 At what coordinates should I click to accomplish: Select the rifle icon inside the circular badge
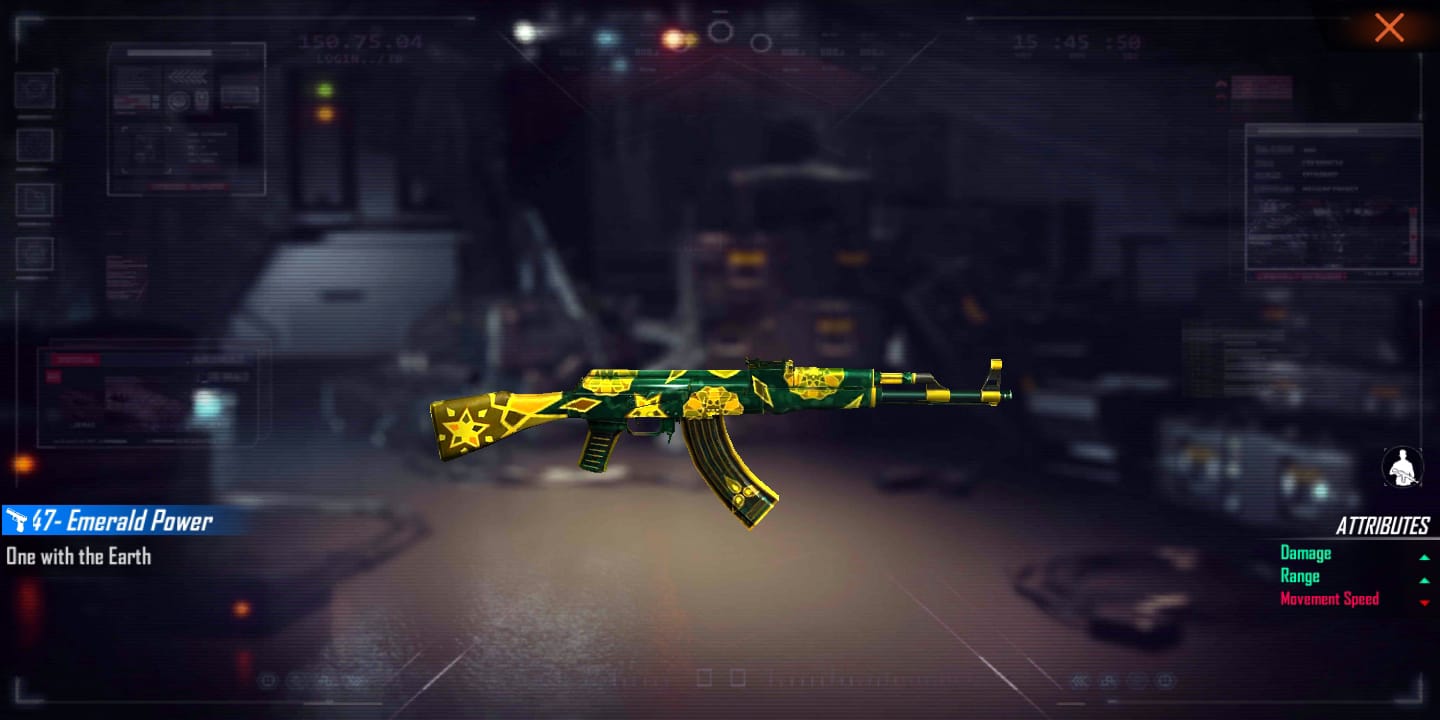click(1404, 475)
